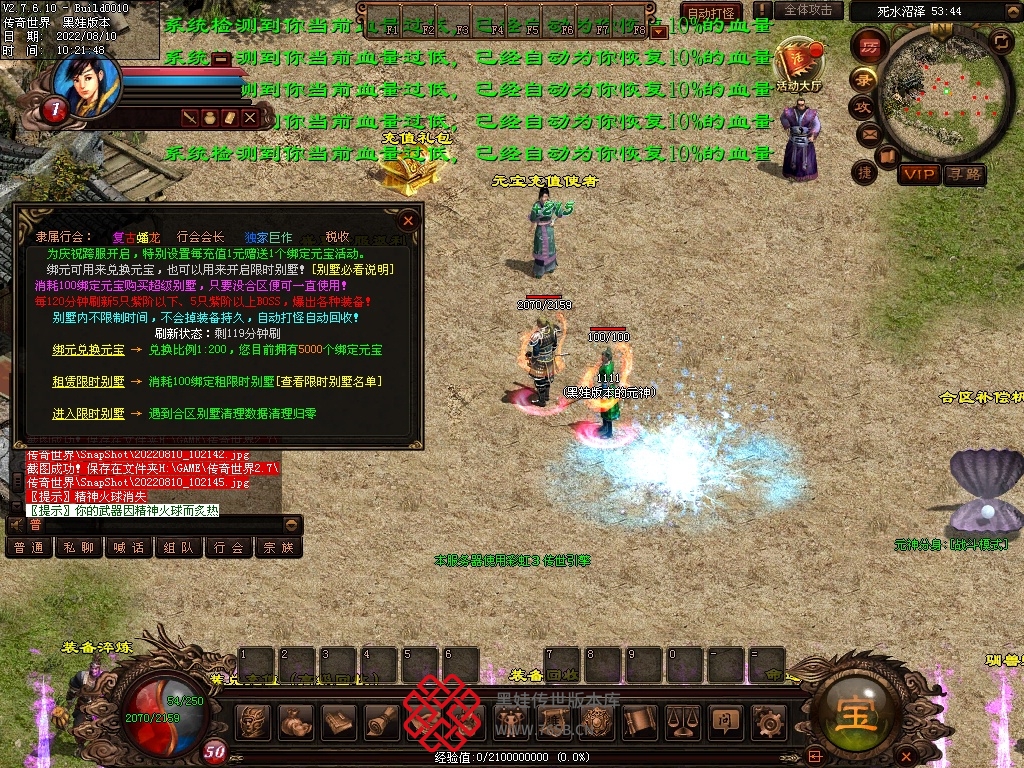Open the VIP panel button
Viewport: 1024px width, 768px height.
[x=918, y=175]
